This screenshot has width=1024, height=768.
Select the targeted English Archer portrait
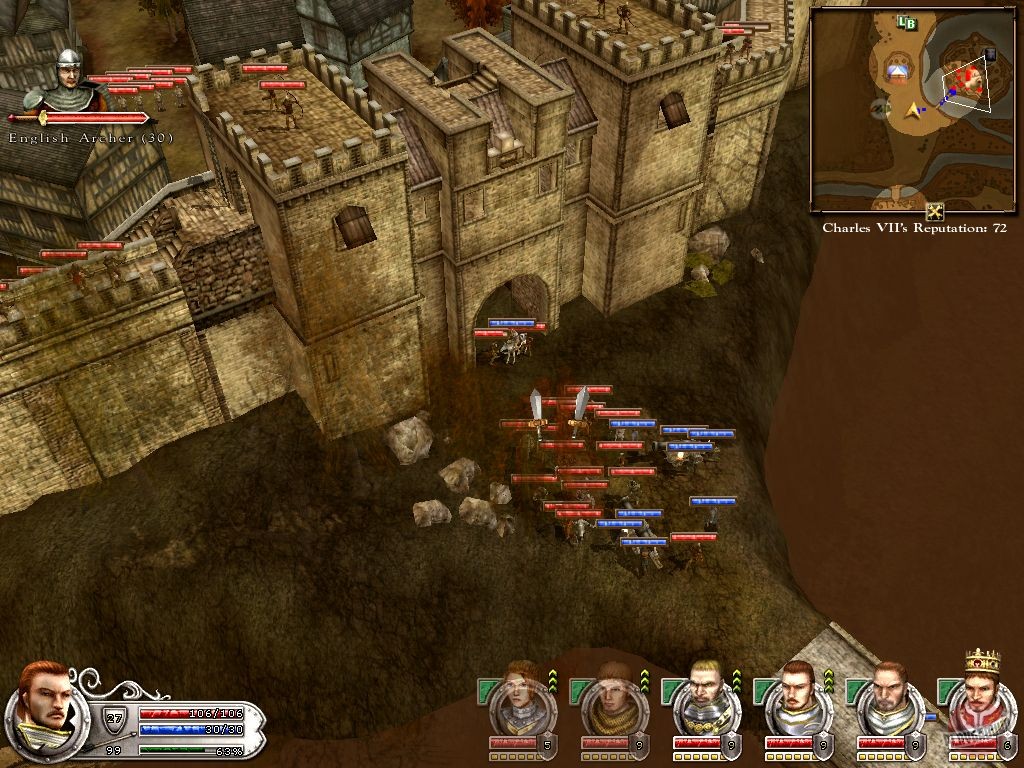click(67, 83)
